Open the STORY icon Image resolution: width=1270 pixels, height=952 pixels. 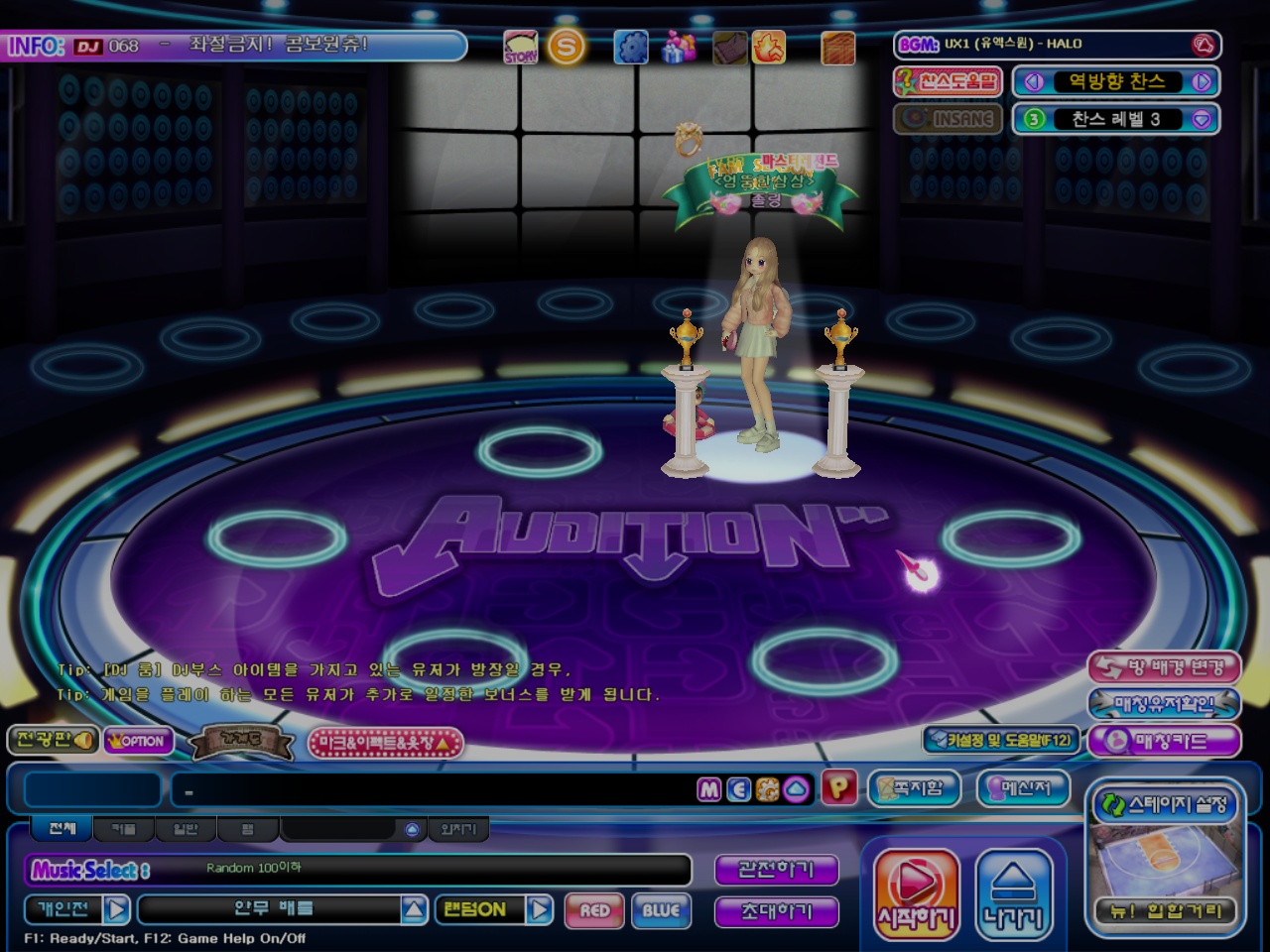521,47
